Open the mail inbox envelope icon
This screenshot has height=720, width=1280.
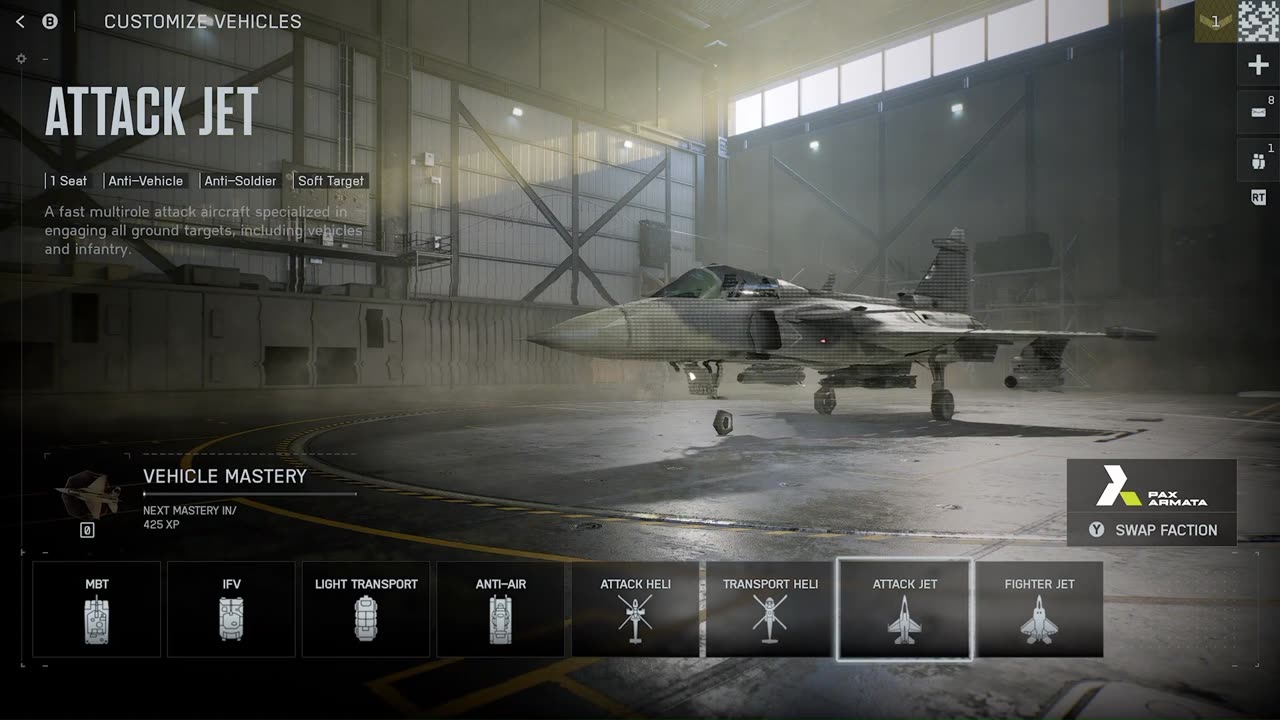click(x=1258, y=112)
